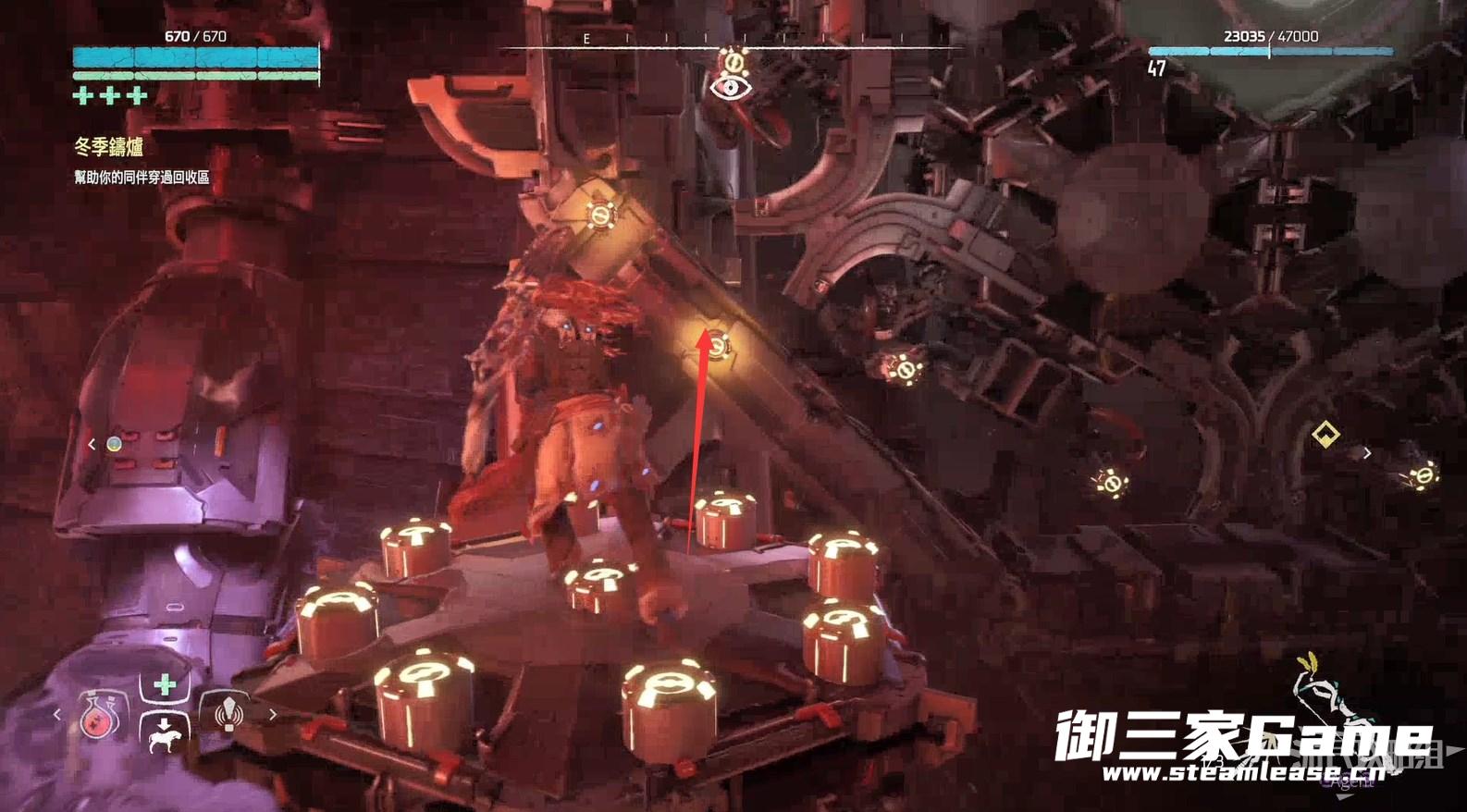Use the green medicinal cross slot
The image size is (1467, 812).
tap(165, 686)
